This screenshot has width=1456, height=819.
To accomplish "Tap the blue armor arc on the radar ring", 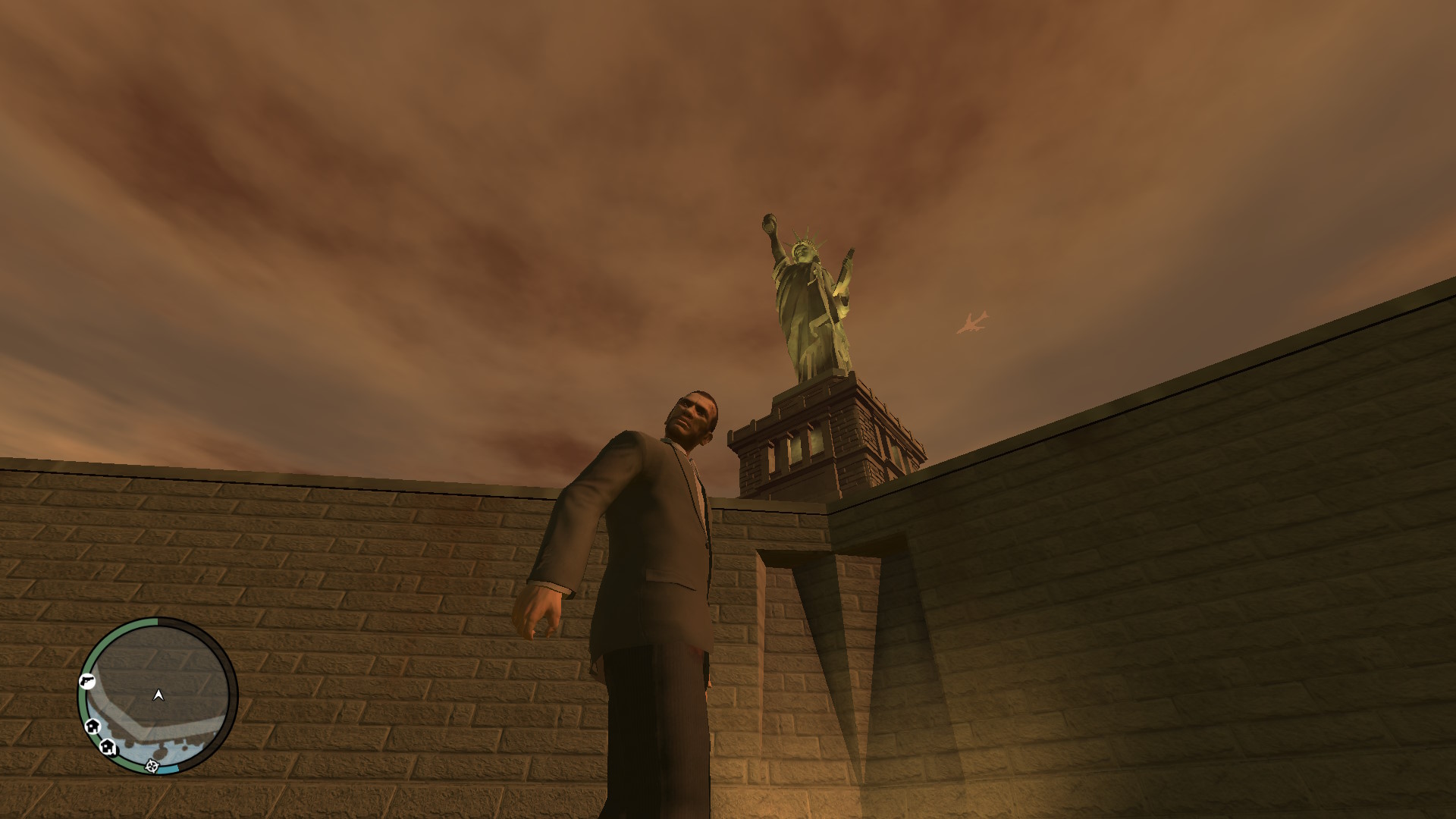I will tap(170, 768).
